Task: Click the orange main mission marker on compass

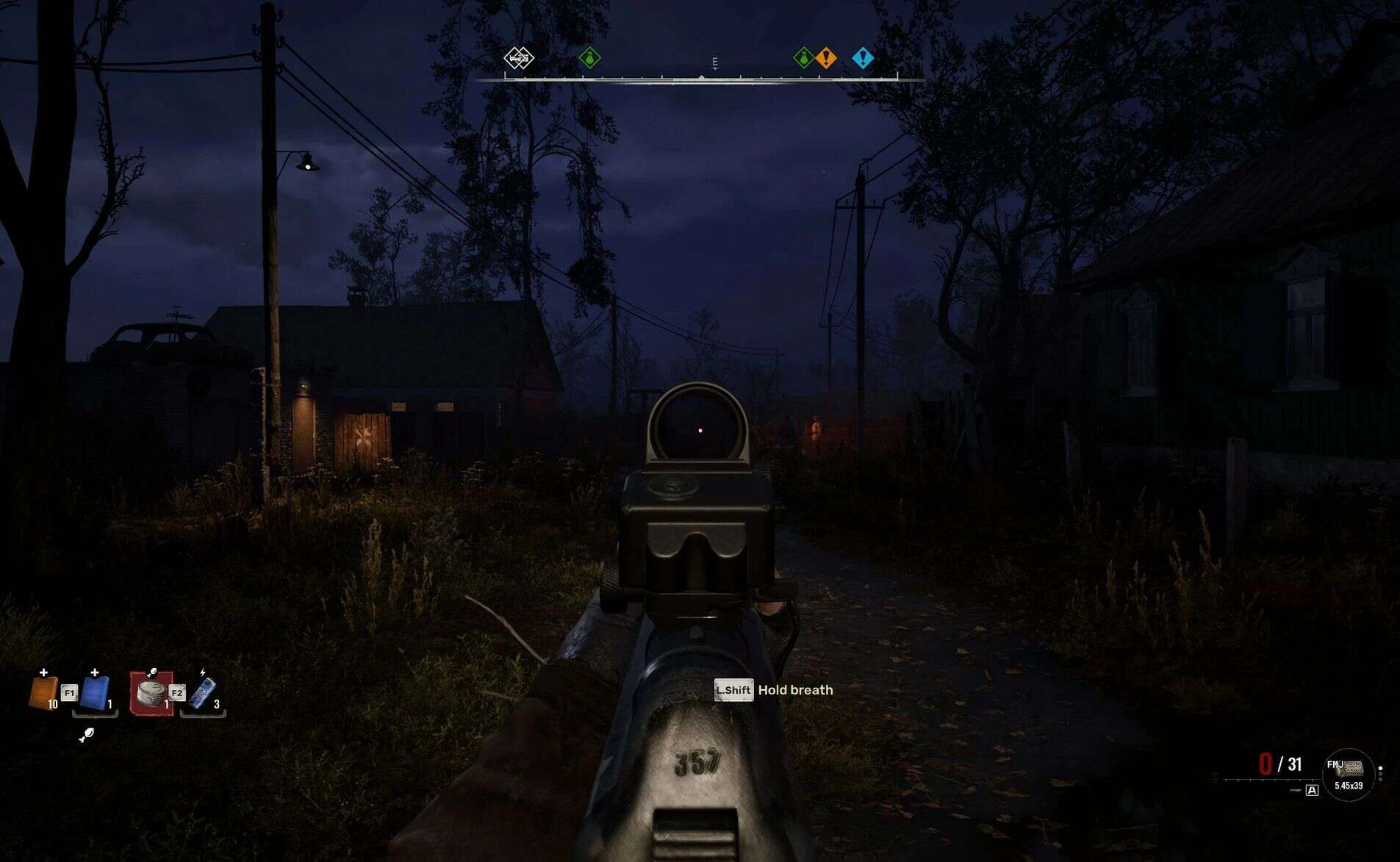Action: pos(825,58)
